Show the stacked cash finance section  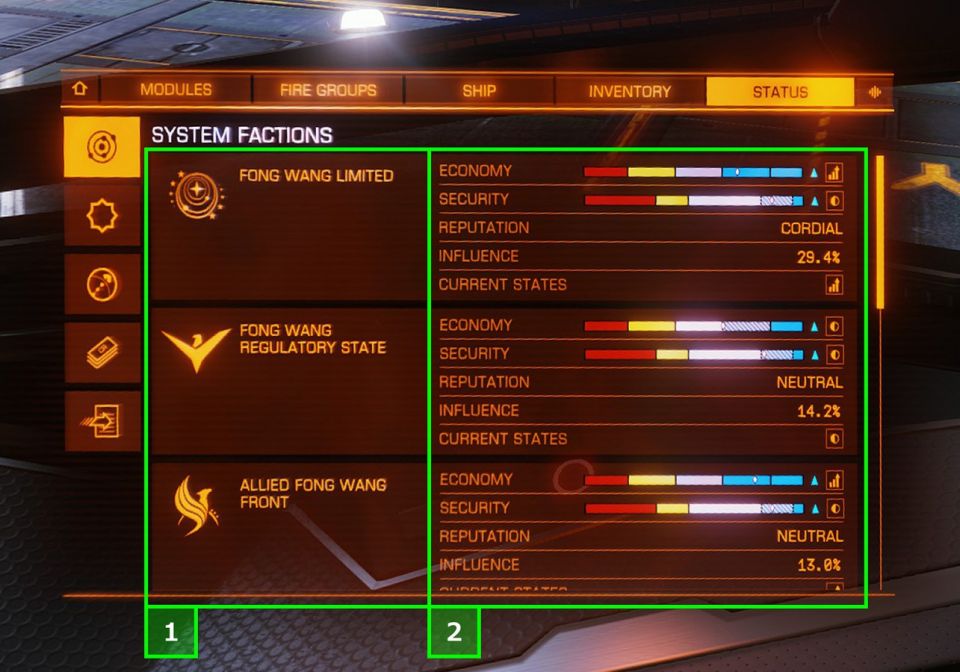click(102, 353)
